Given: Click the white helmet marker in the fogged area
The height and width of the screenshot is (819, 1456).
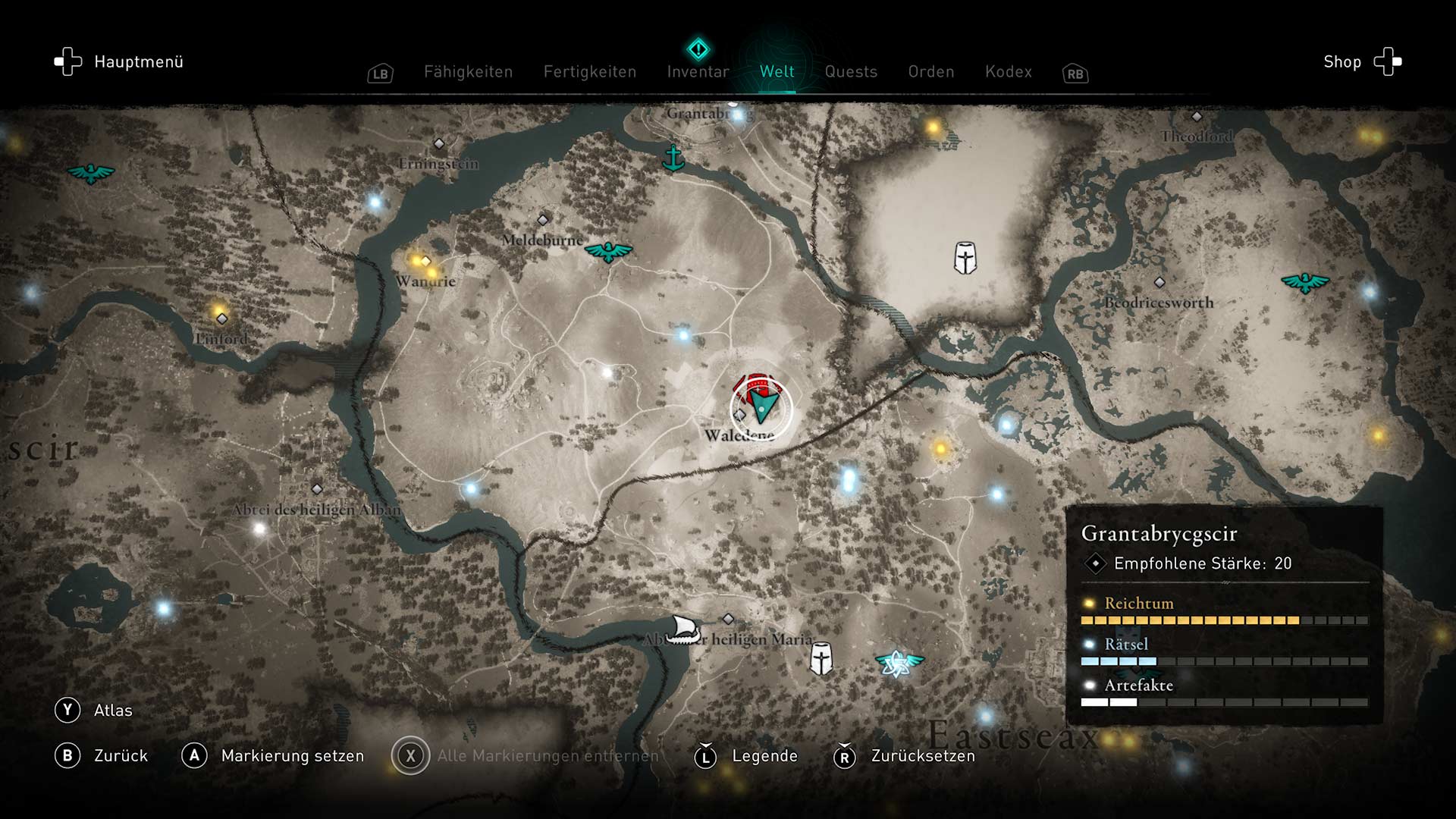Looking at the screenshot, I should [x=965, y=258].
